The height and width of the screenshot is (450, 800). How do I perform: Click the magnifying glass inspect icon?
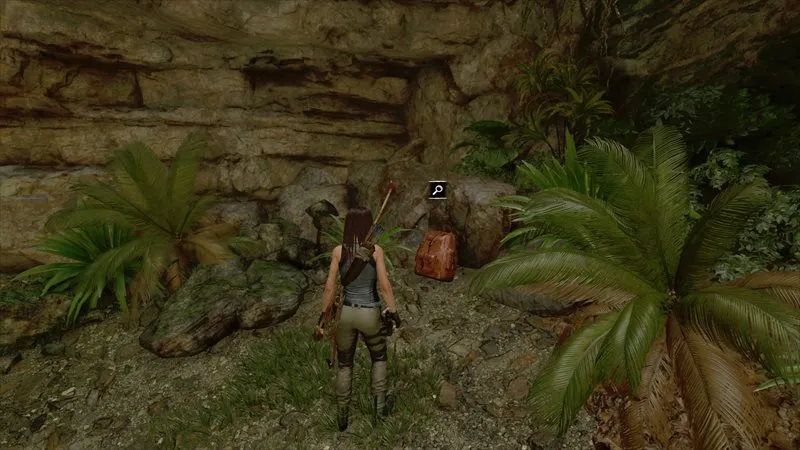(437, 189)
